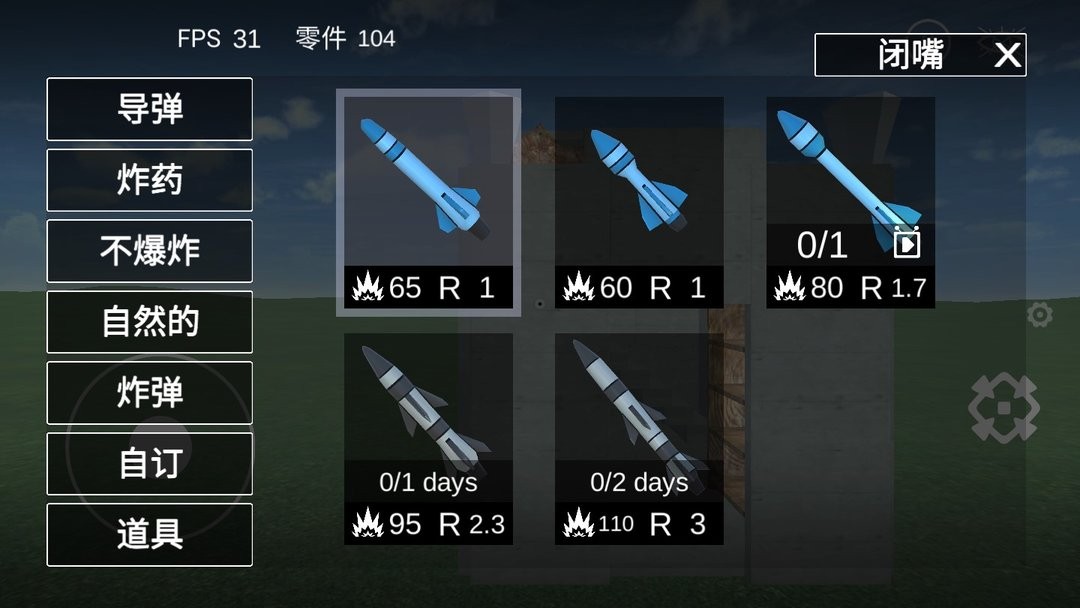Select the blue missile with 65 damage
The image size is (1080, 608).
pos(428,202)
